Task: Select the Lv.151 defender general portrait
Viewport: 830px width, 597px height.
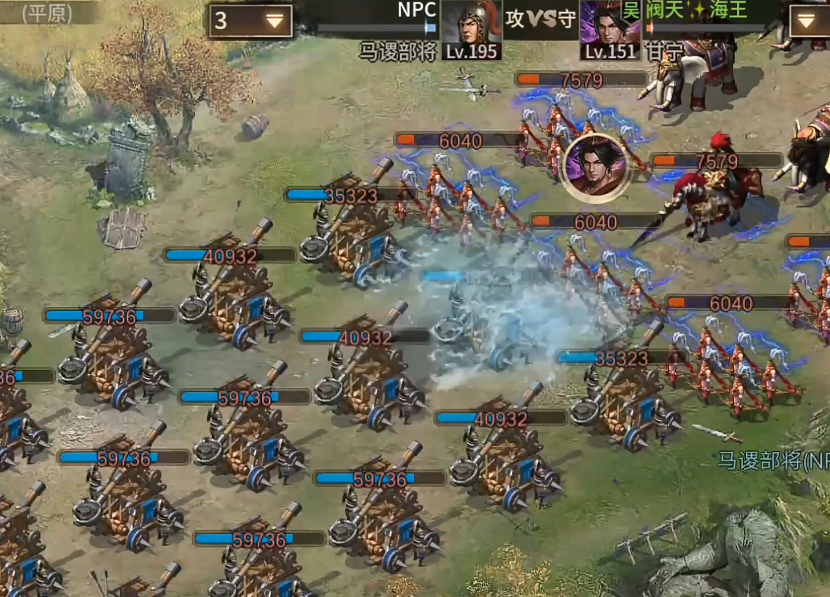Action: pyautogui.click(x=609, y=24)
